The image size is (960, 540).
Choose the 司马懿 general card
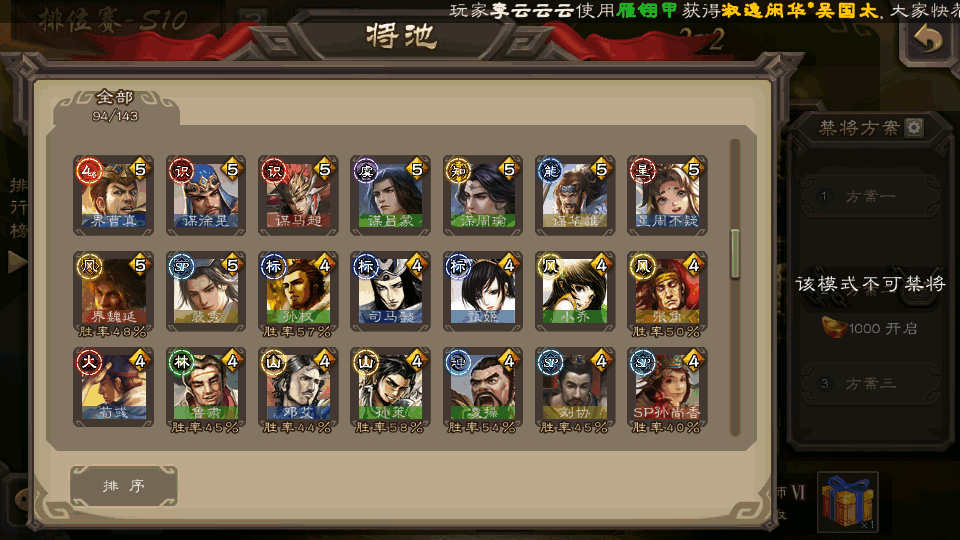(x=390, y=291)
